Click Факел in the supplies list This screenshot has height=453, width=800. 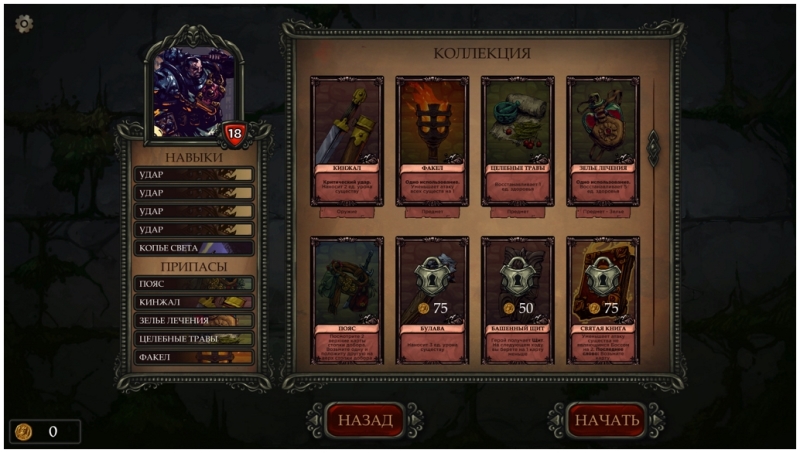tap(194, 357)
